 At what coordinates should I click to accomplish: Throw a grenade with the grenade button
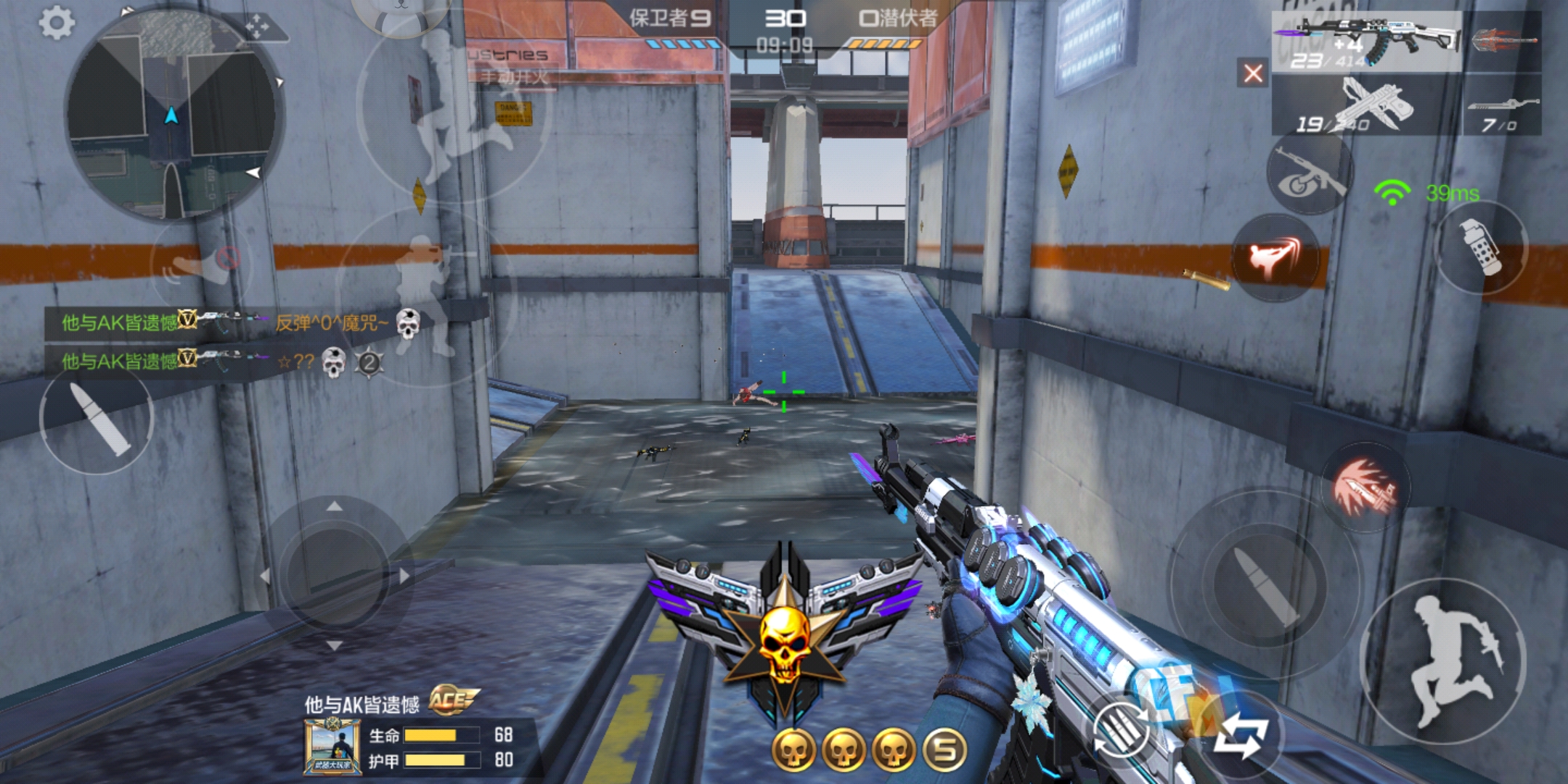(1482, 248)
